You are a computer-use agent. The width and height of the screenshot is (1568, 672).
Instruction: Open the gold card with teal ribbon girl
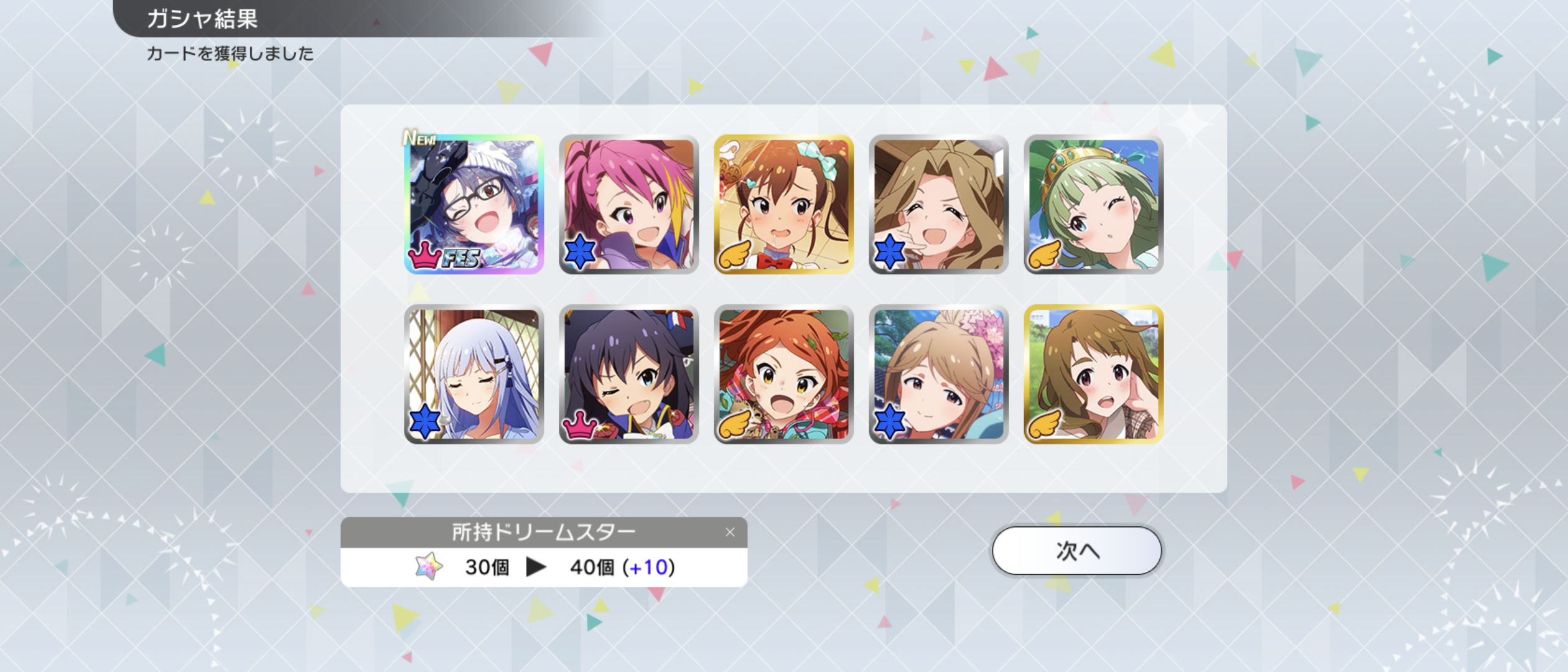point(783,204)
